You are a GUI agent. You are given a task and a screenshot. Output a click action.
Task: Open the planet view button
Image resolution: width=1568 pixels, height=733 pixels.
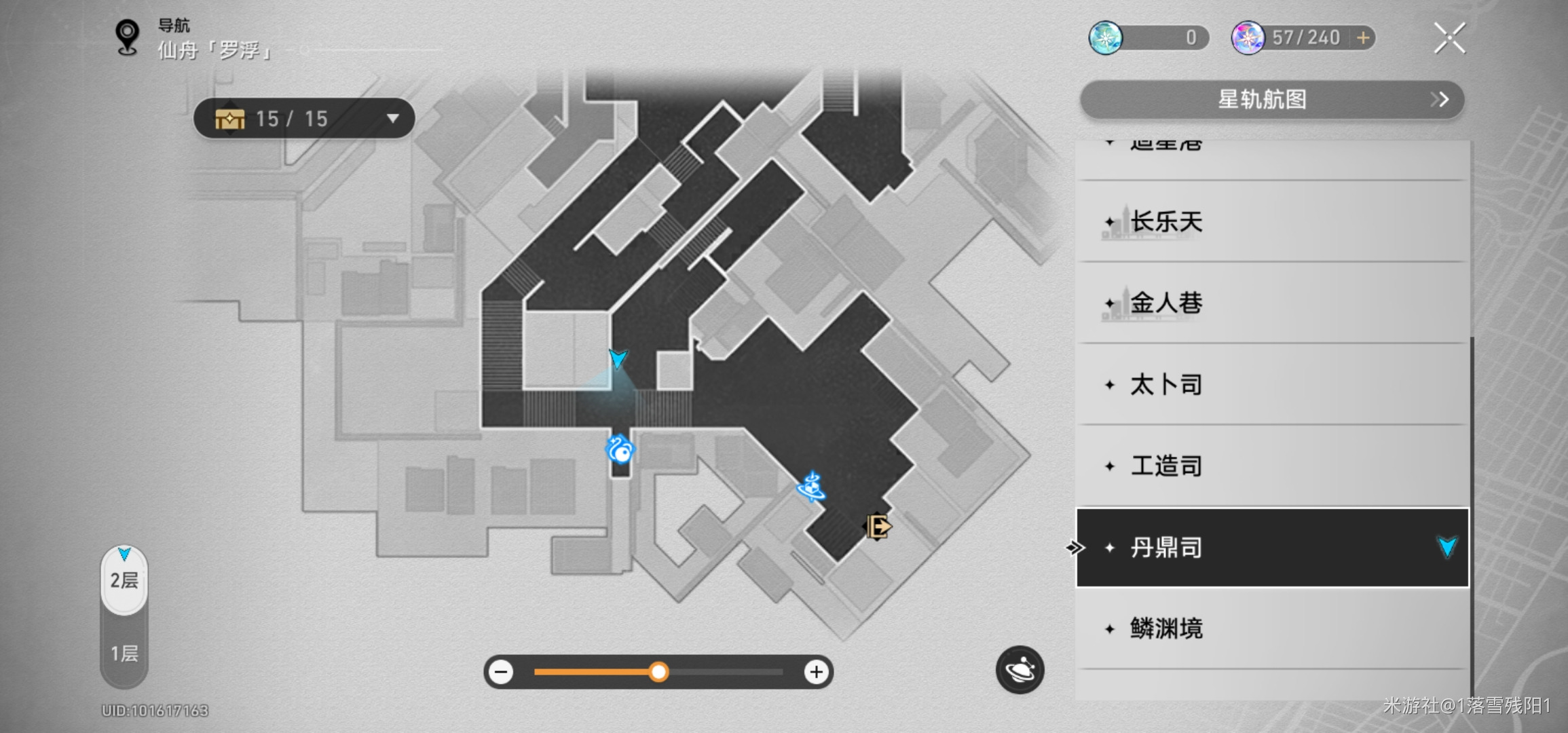point(1020,670)
